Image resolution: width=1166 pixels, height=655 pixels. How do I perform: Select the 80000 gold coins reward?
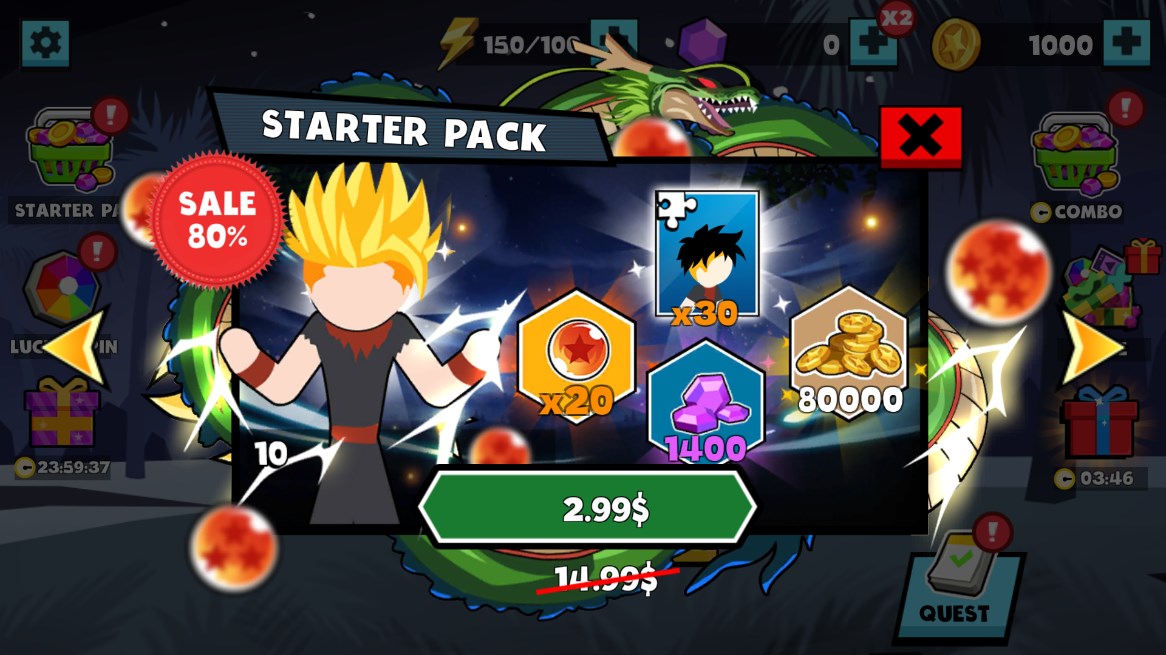pyautogui.click(x=849, y=352)
